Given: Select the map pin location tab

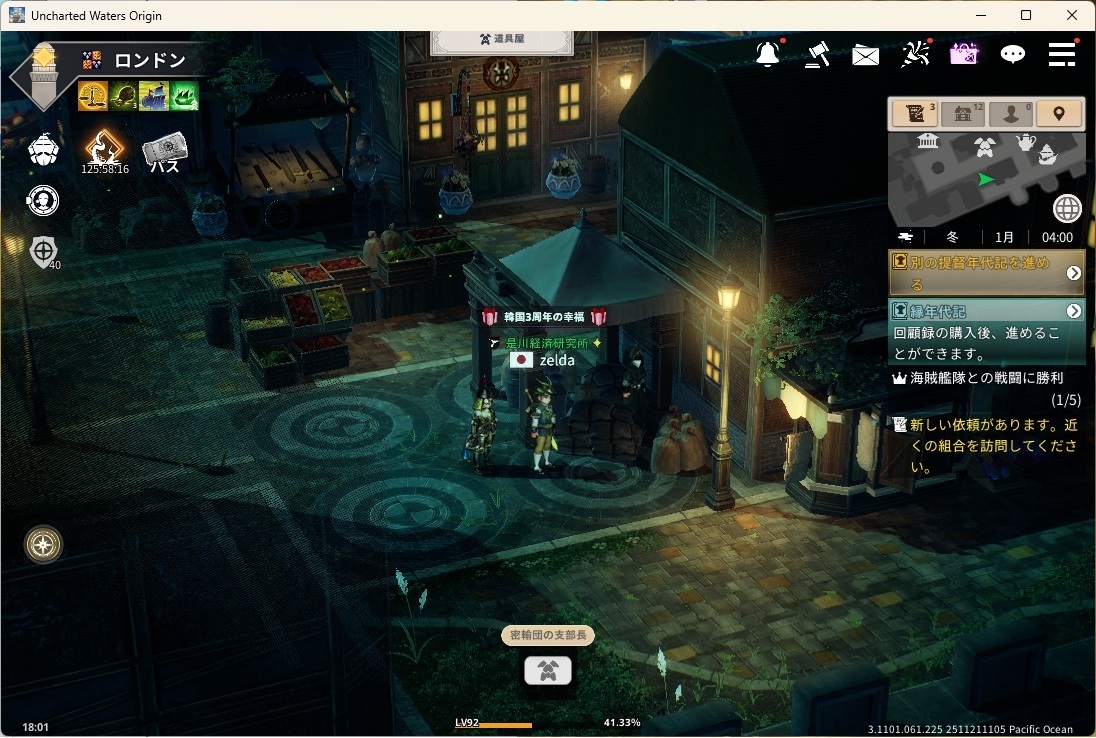Looking at the screenshot, I should (1059, 114).
